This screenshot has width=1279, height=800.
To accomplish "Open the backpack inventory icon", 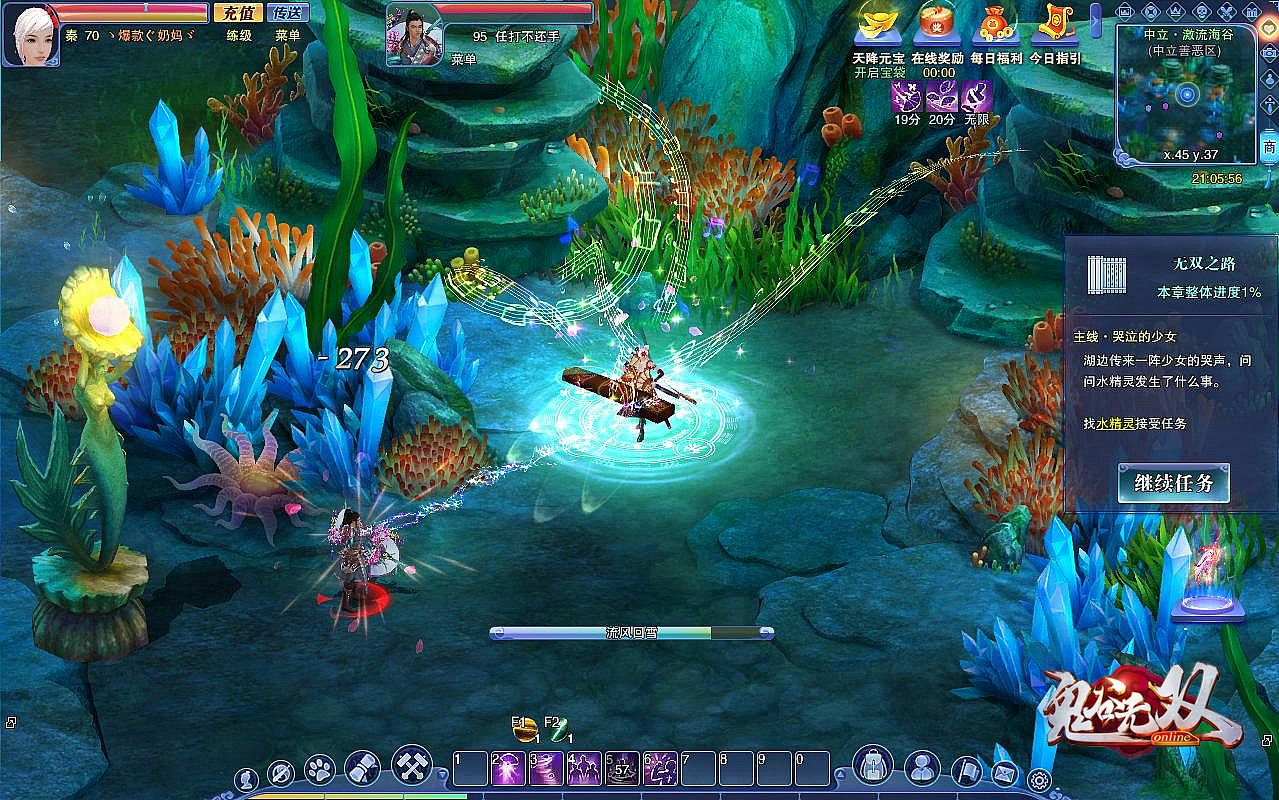I will tap(873, 767).
